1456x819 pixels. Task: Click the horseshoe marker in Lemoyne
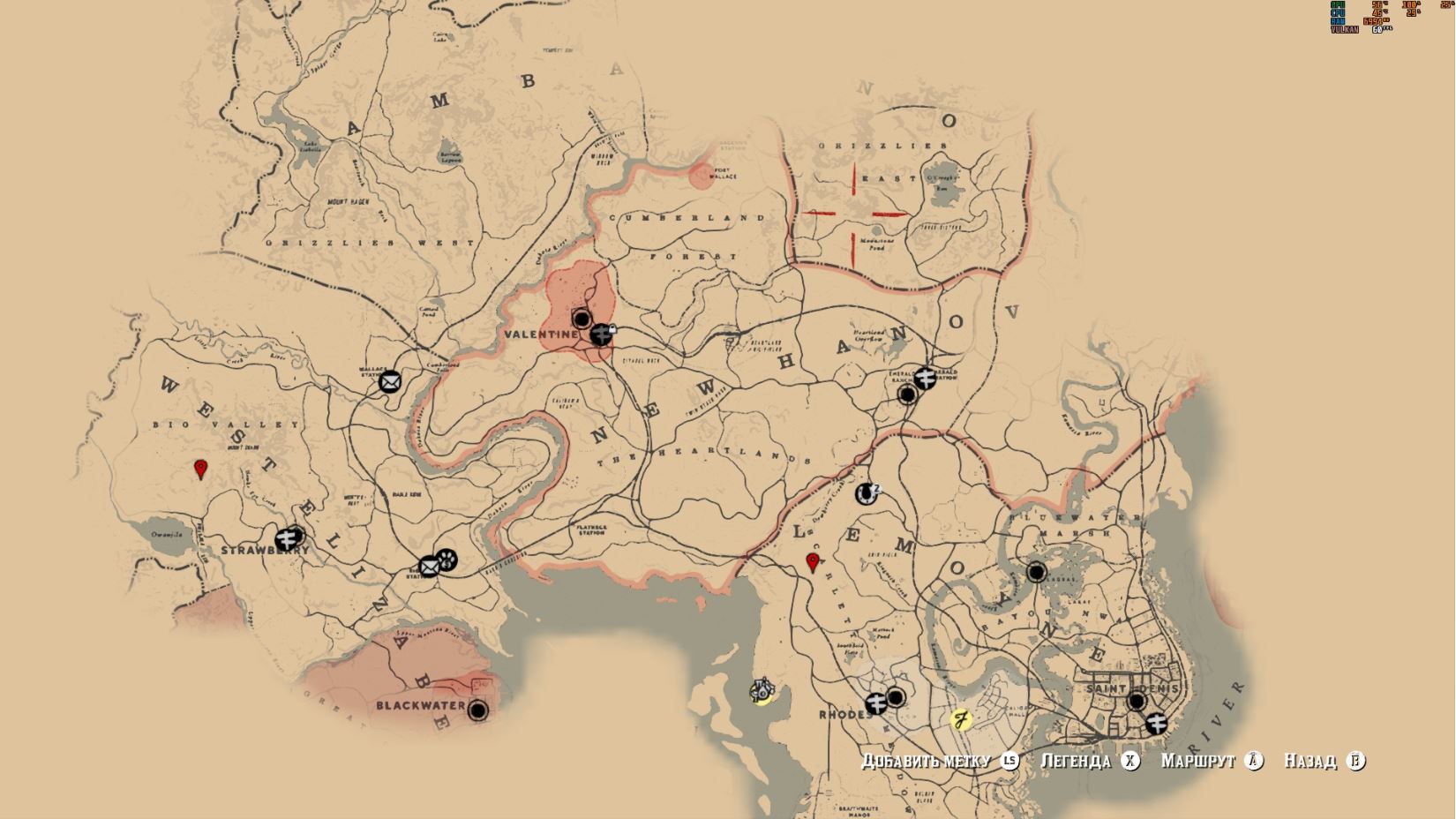pyautogui.click(x=867, y=493)
